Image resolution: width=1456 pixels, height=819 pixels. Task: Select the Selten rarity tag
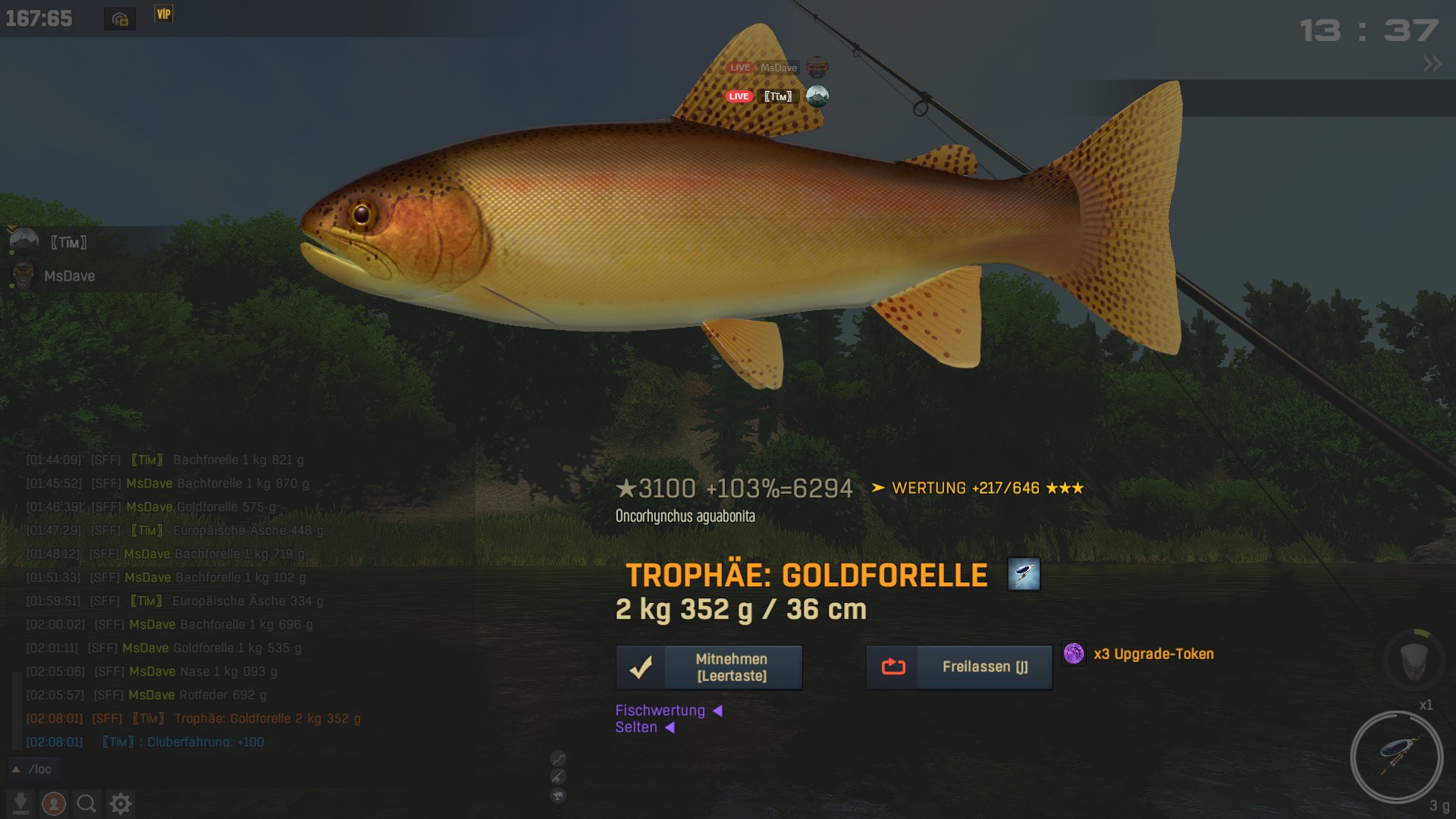coord(636,727)
